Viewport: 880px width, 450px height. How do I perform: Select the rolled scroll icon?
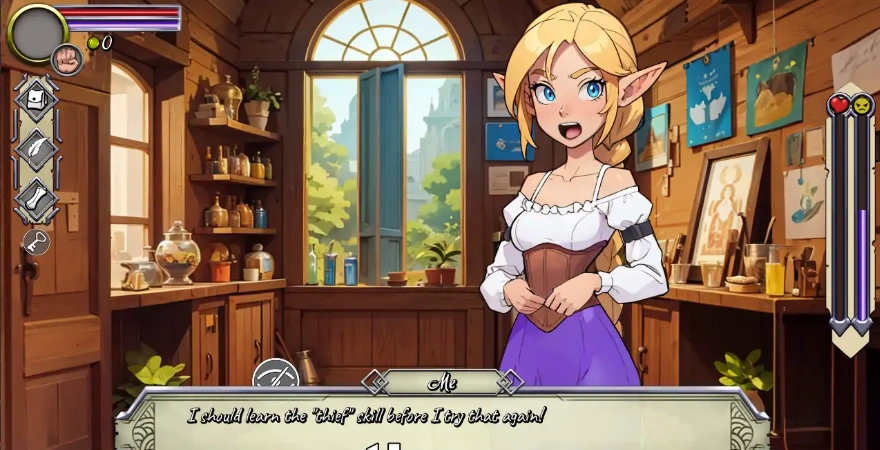tap(37, 200)
